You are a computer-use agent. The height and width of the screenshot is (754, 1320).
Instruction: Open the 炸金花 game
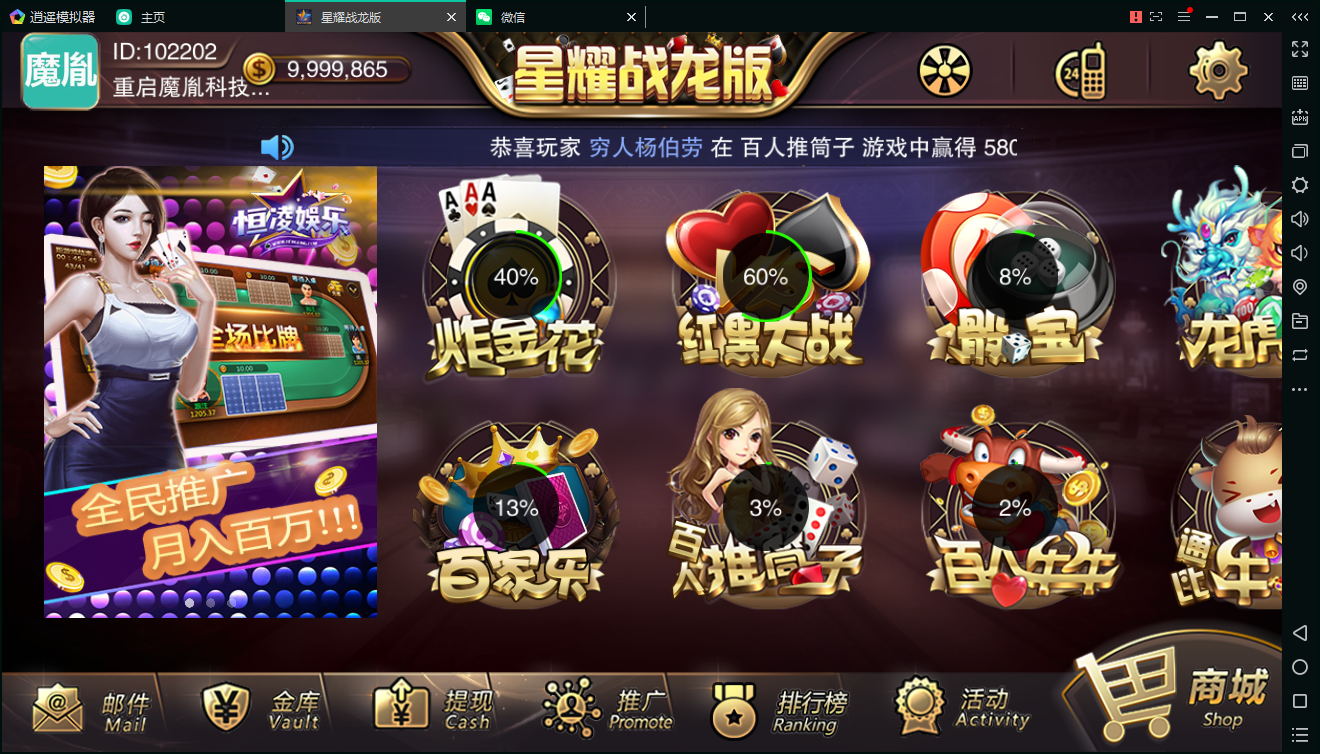[516, 280]
